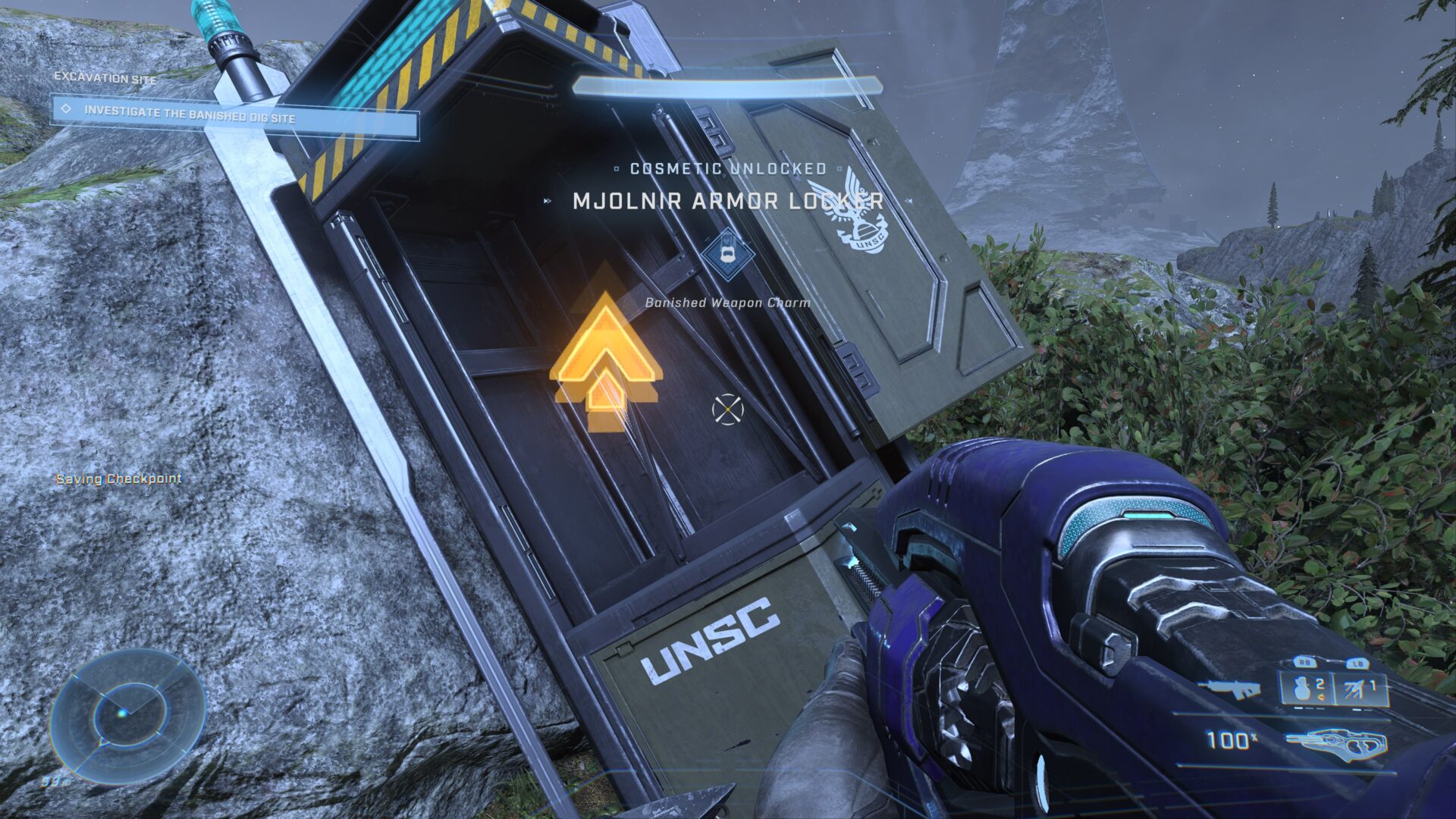Select the frag grenade icon showing count 2
This screenshot has height=819, width=1456.
coord(1302,689)
